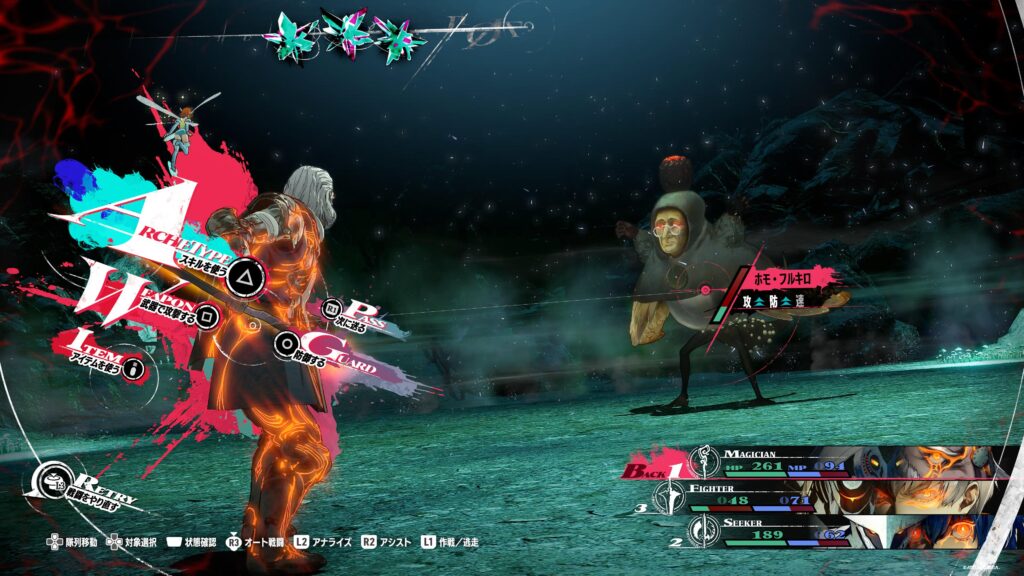Choose the Archetype skill command
Image resolution: width=1024 pixels, height=576 pixels.
point(243,274)
